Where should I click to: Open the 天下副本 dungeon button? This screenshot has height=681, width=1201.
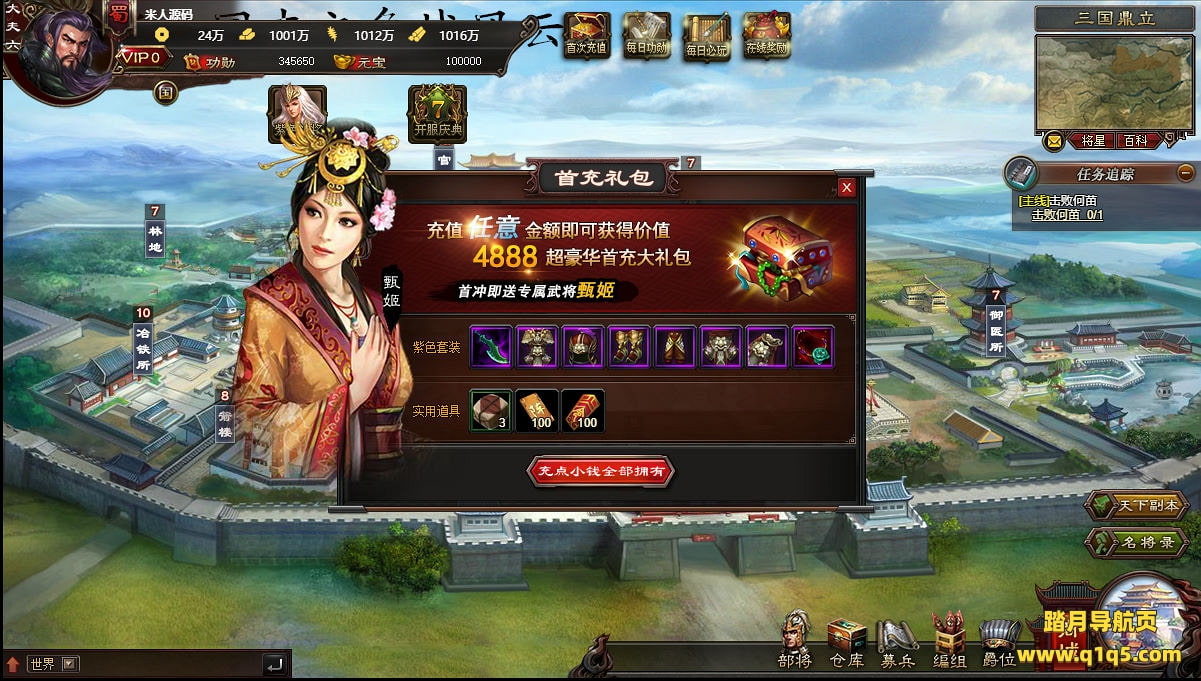pyautogui.click(x=1137, y=505)
